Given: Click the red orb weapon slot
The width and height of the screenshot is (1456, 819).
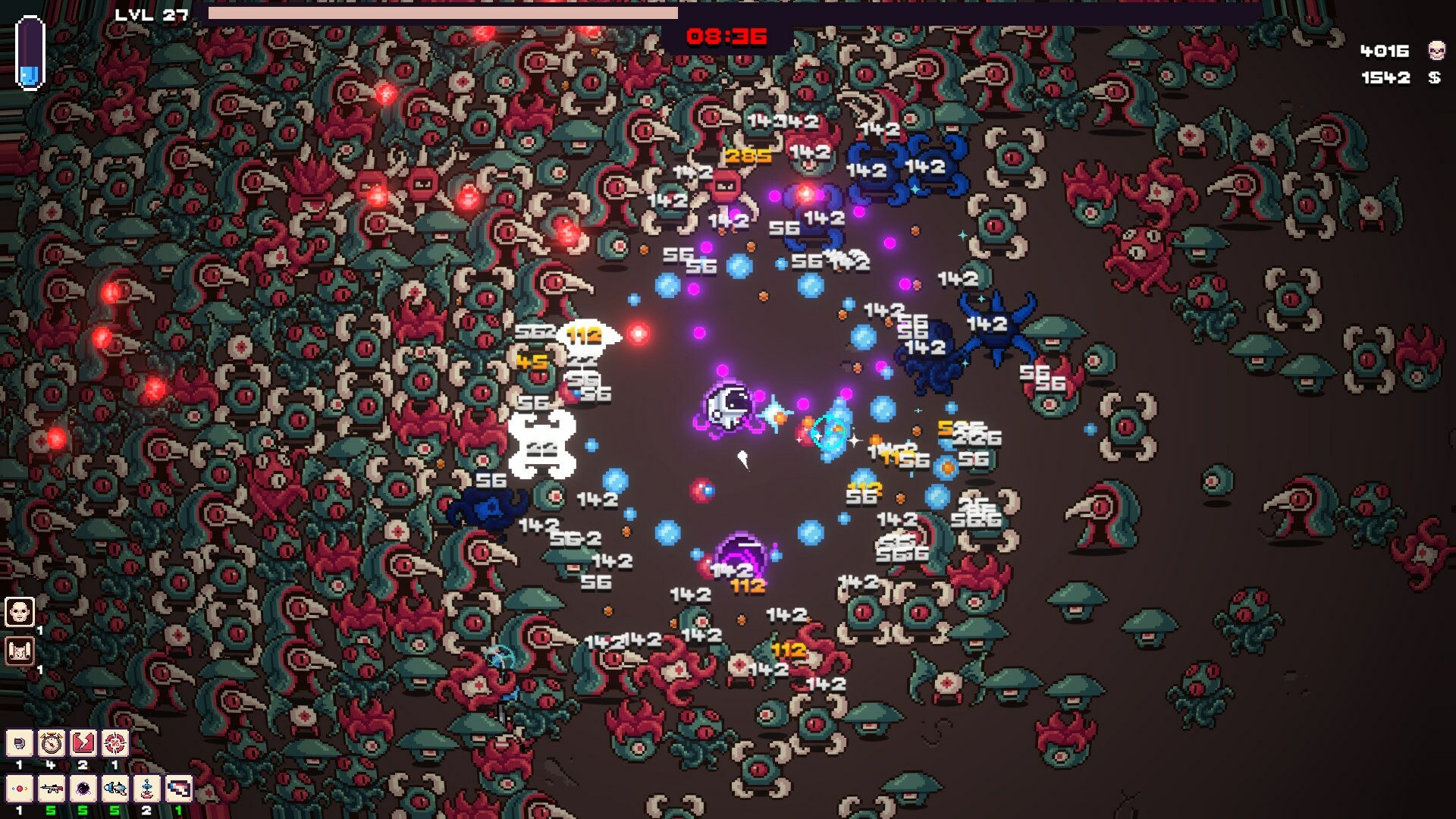Looking at the screenshot, I should click(19, 790).
